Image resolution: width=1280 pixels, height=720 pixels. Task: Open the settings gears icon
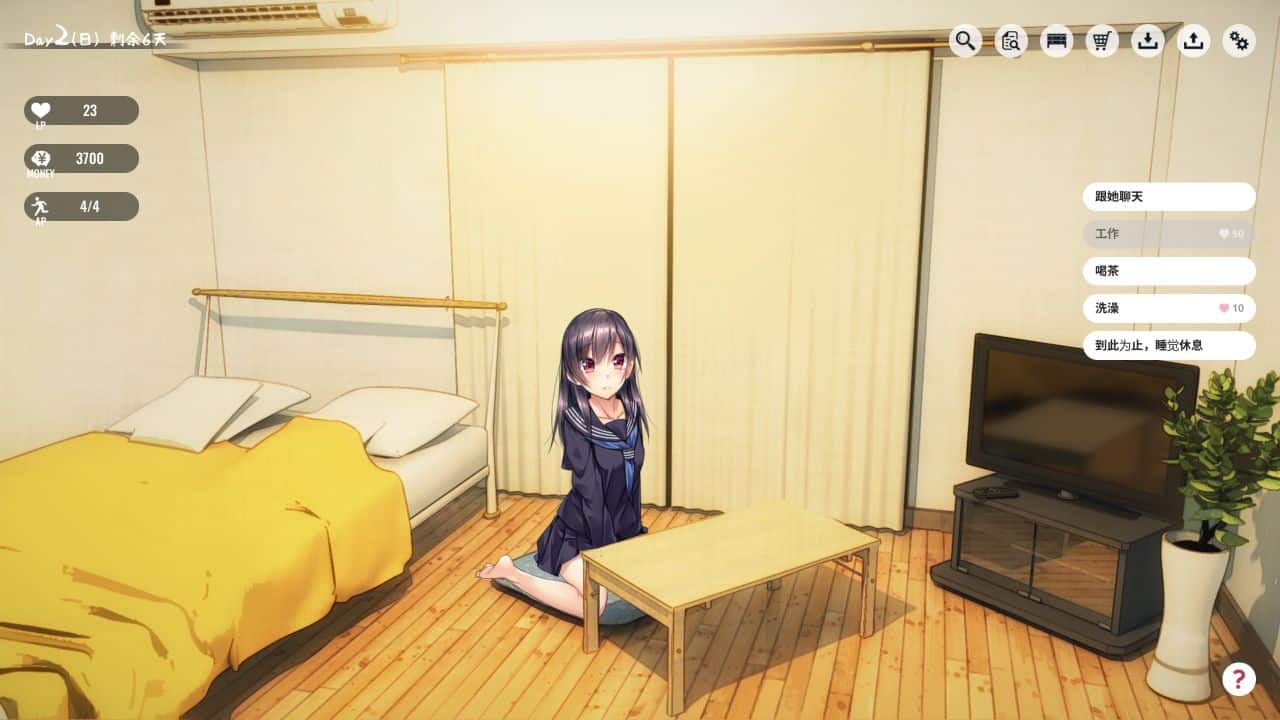pyautogui.click(x=1239, y=42)
